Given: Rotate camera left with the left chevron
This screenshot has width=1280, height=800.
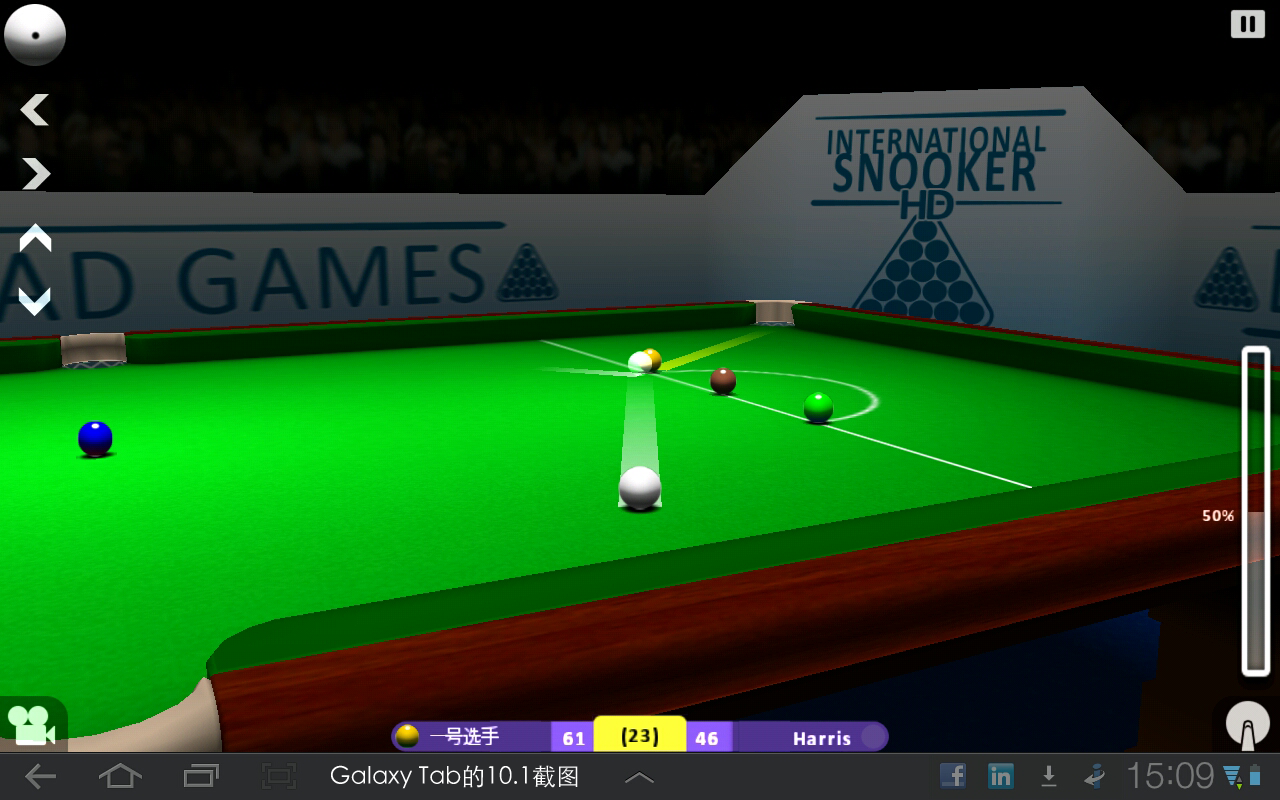Looking at the screenshot, I should pos(33,110).
